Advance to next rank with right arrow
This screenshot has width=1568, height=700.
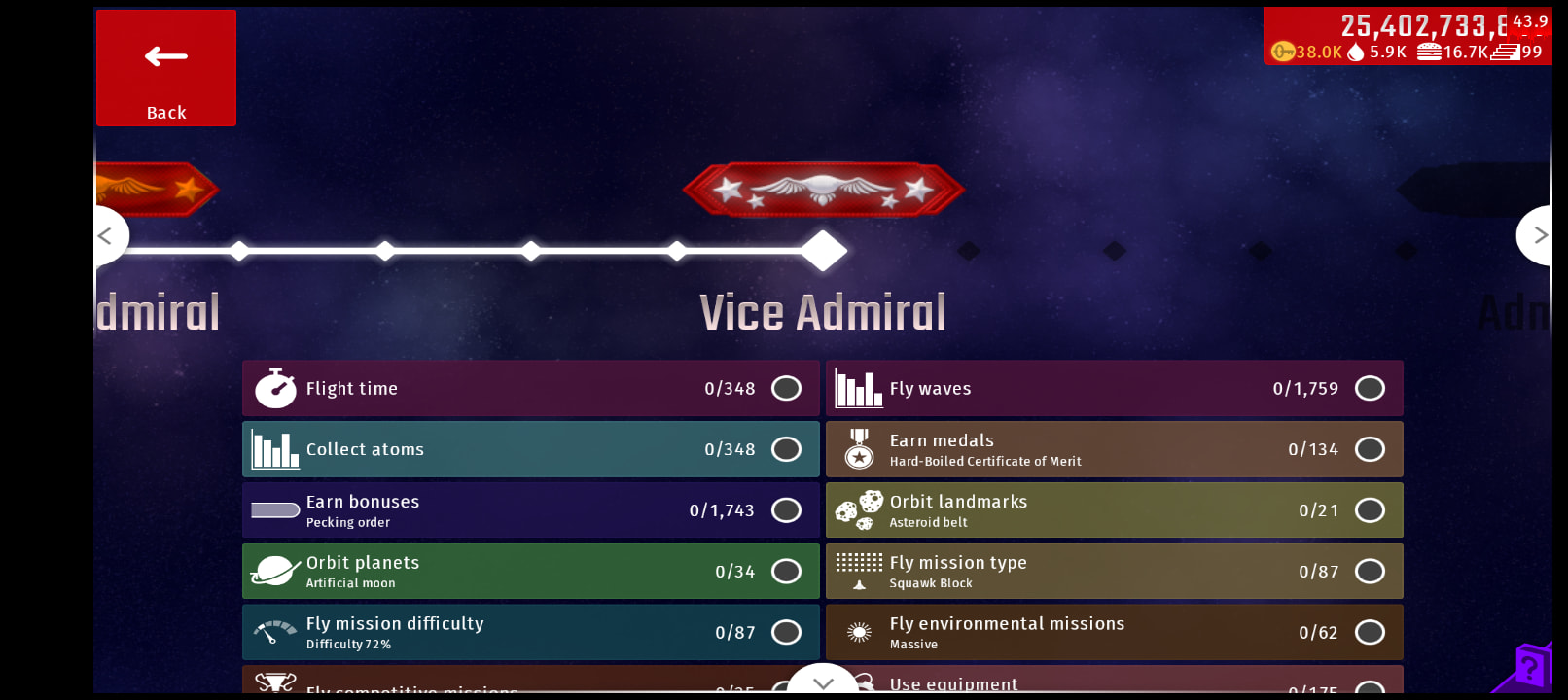[1538, 235]
